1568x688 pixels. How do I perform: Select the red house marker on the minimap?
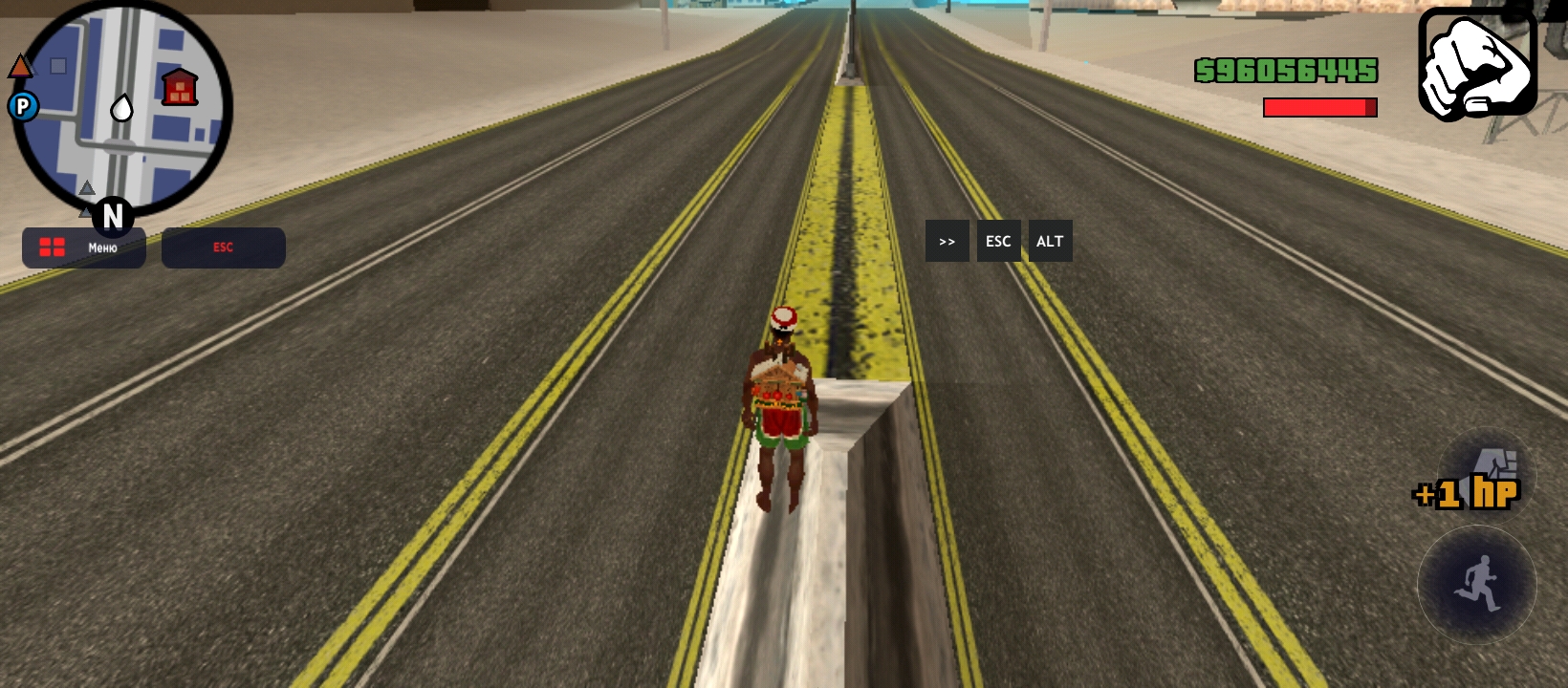coord(179,88)
